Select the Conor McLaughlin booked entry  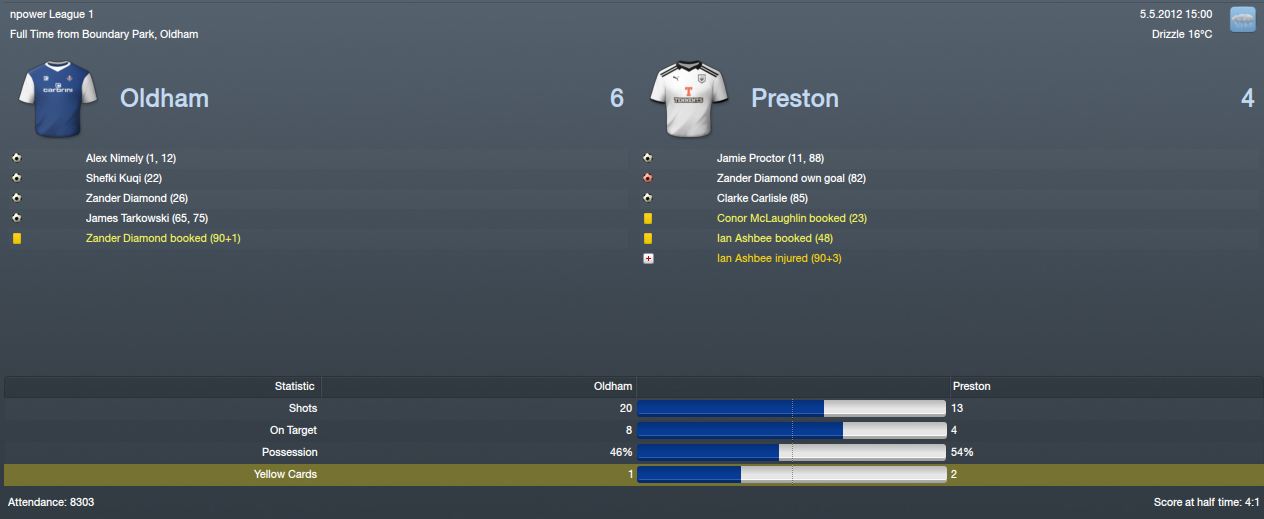pyautogui.click(x=791, y=218)
